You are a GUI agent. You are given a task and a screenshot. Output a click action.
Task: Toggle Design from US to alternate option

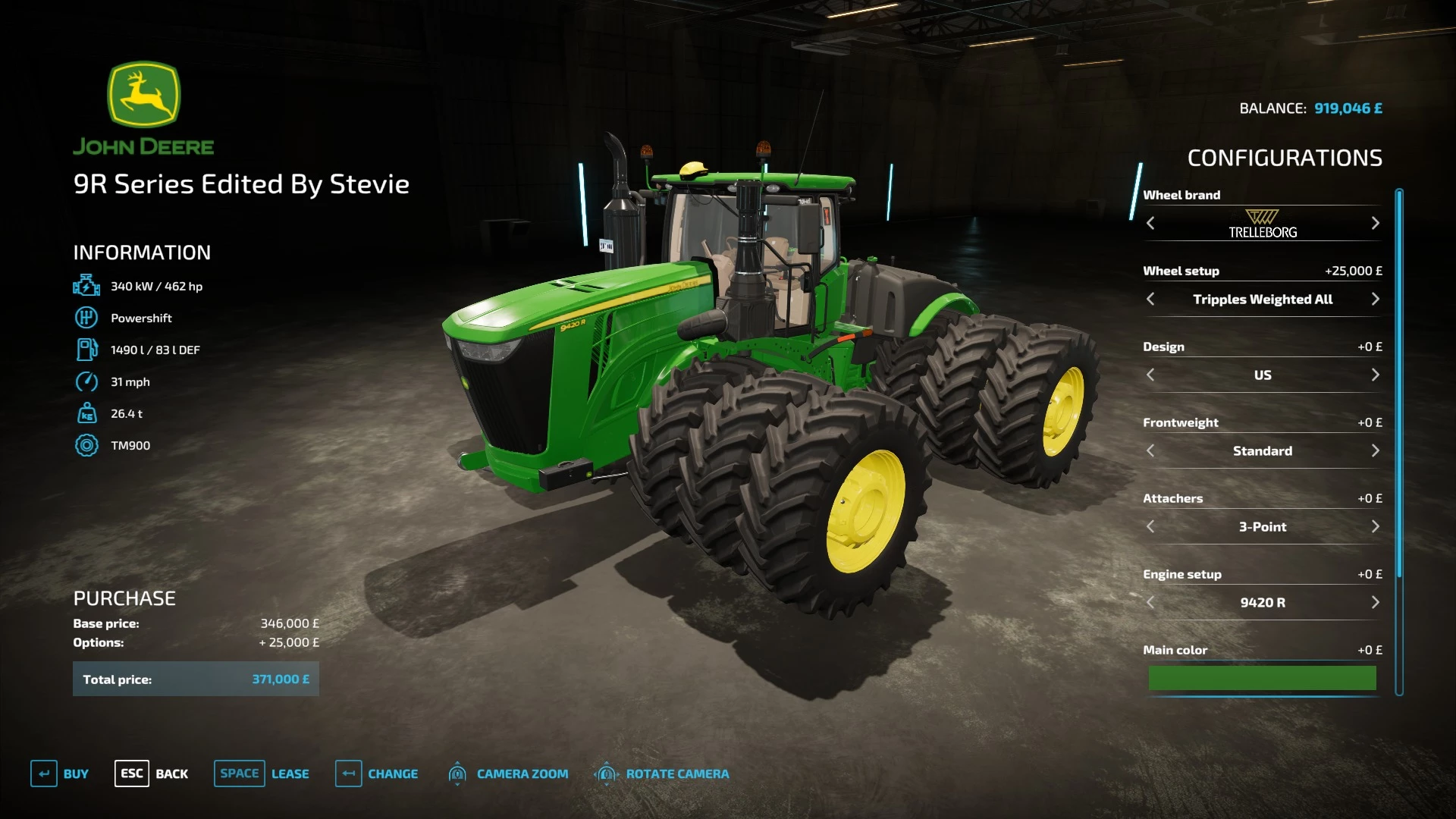tap(1376, 375)
